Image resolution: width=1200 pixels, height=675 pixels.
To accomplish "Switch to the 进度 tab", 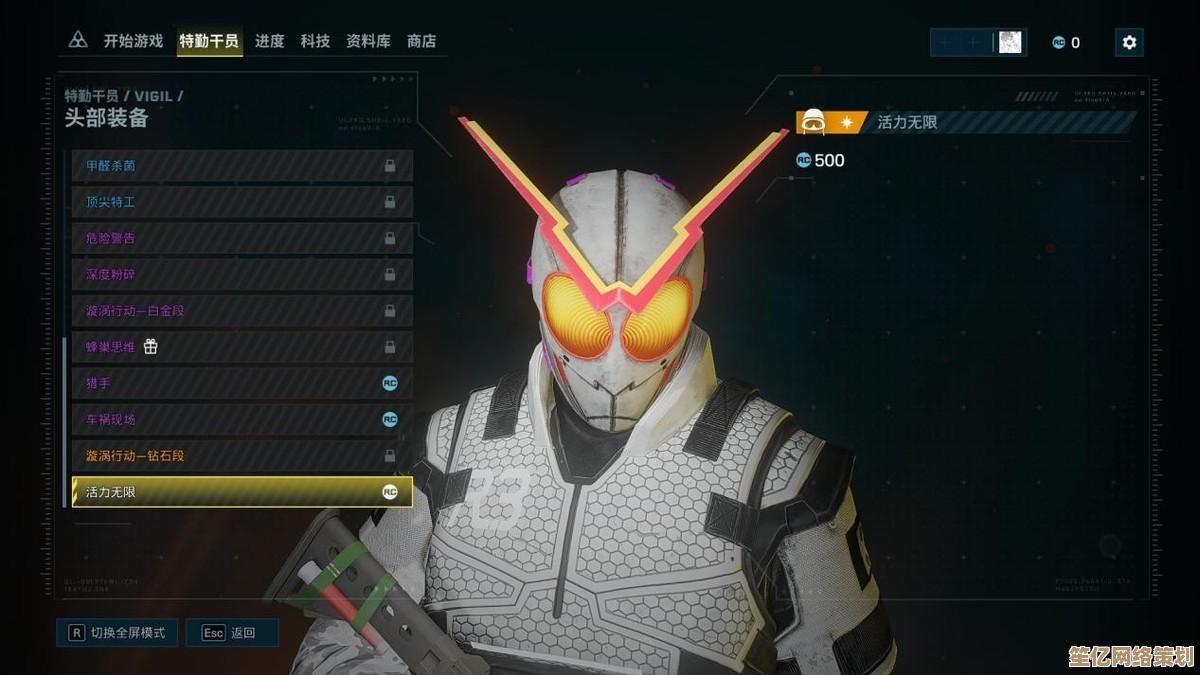I will [270, 41].
